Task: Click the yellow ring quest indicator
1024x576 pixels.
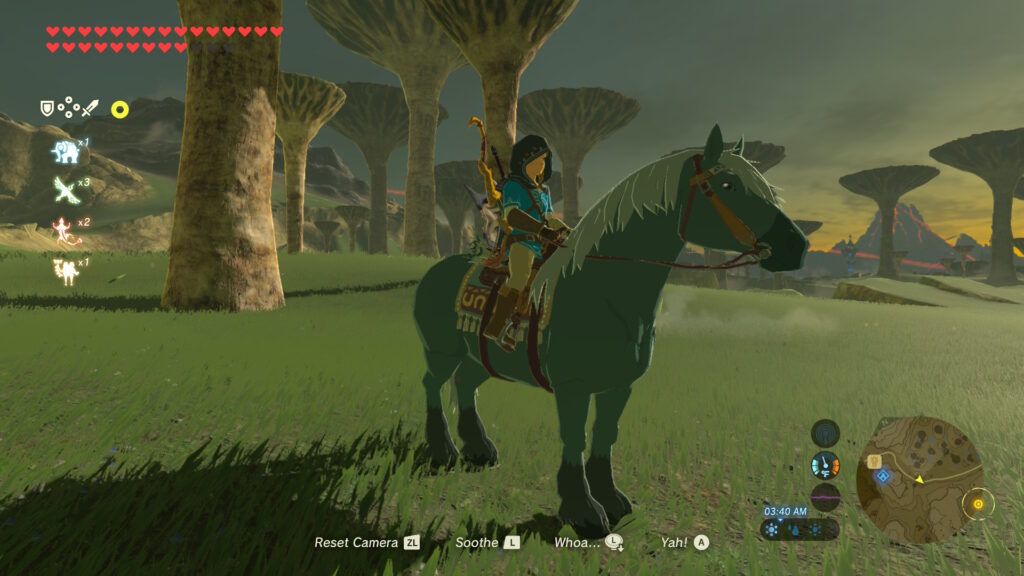Action: tap(120, 109)
